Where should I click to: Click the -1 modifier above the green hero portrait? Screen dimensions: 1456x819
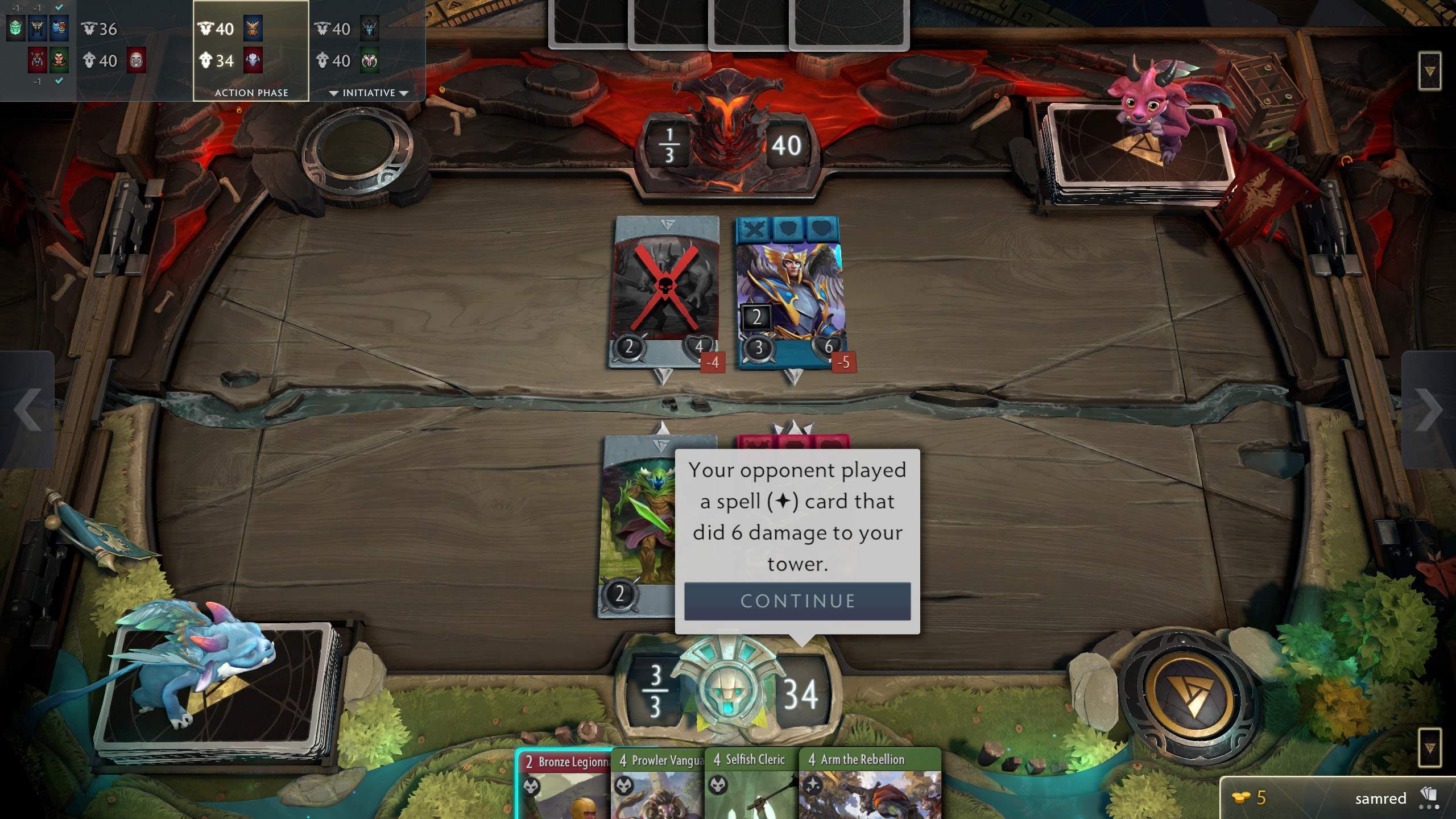coord(16,7)
